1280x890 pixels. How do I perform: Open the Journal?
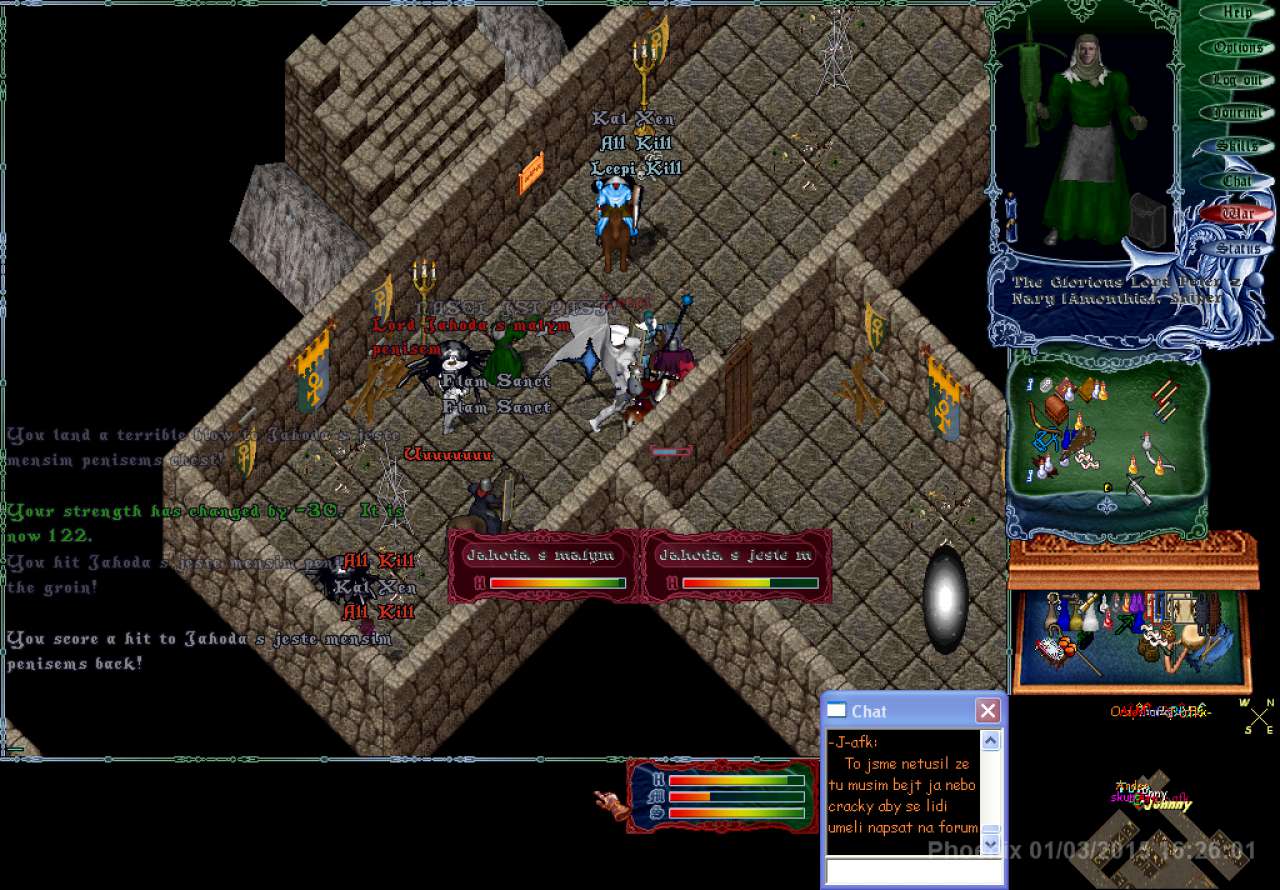point(1237,113)
